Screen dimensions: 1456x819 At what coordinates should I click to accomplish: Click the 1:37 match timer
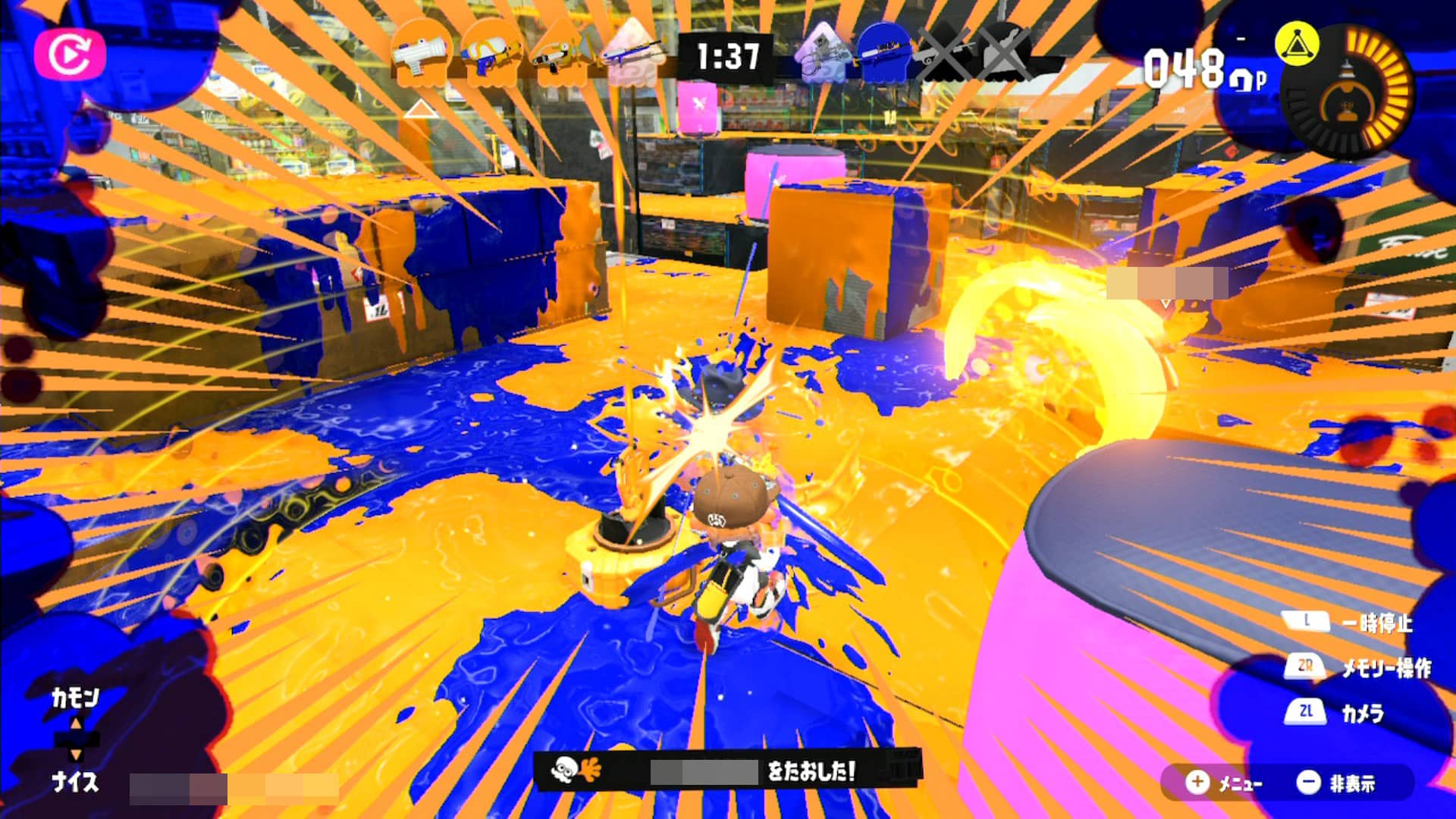point(726,53)
